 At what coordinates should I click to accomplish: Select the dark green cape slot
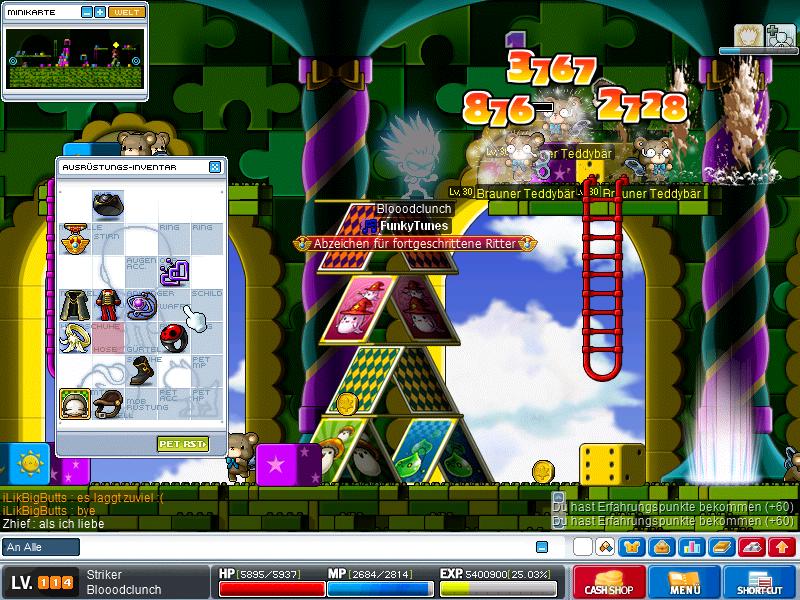pos(74,303)
